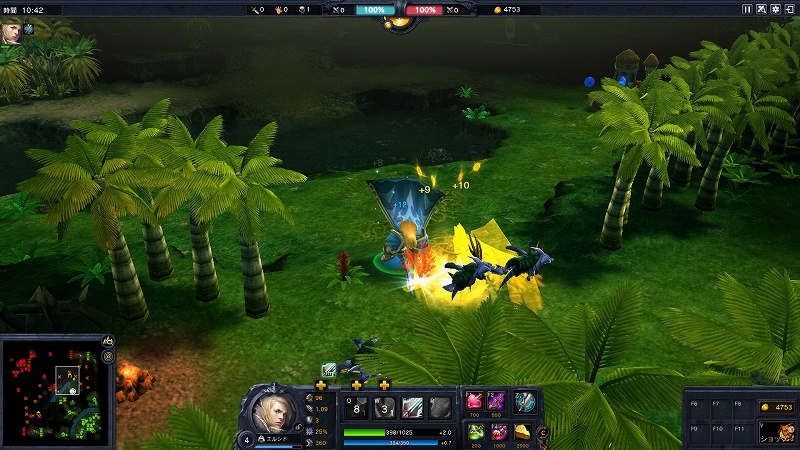Select the sword and shield item slot
The height and width of the screenshot is (450, 800).
point(525,401)
